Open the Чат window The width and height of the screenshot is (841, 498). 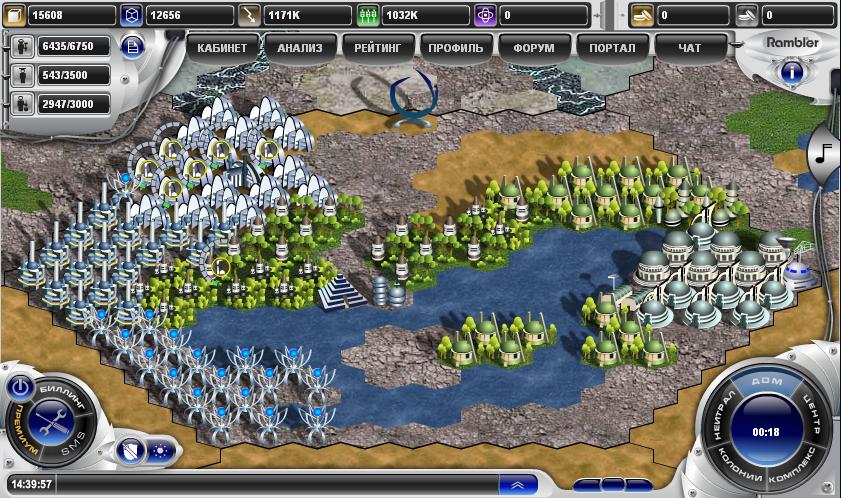pos(689,47)
